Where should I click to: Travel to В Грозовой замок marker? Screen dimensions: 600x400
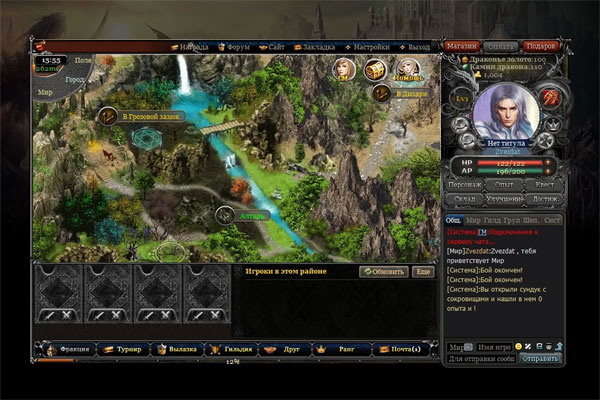point(149,116)
